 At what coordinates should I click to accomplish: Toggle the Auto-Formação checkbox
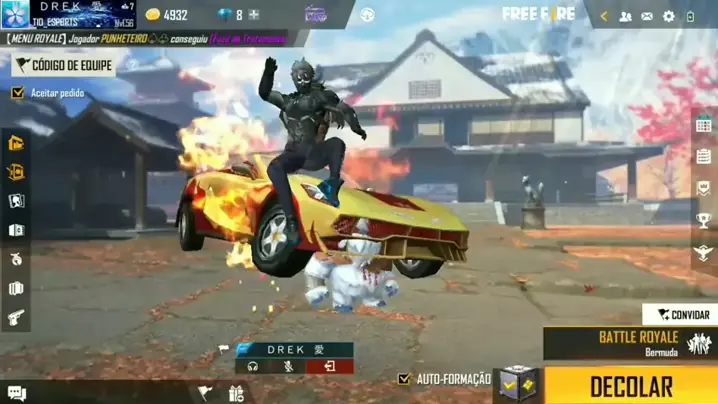tap(404, 379)
